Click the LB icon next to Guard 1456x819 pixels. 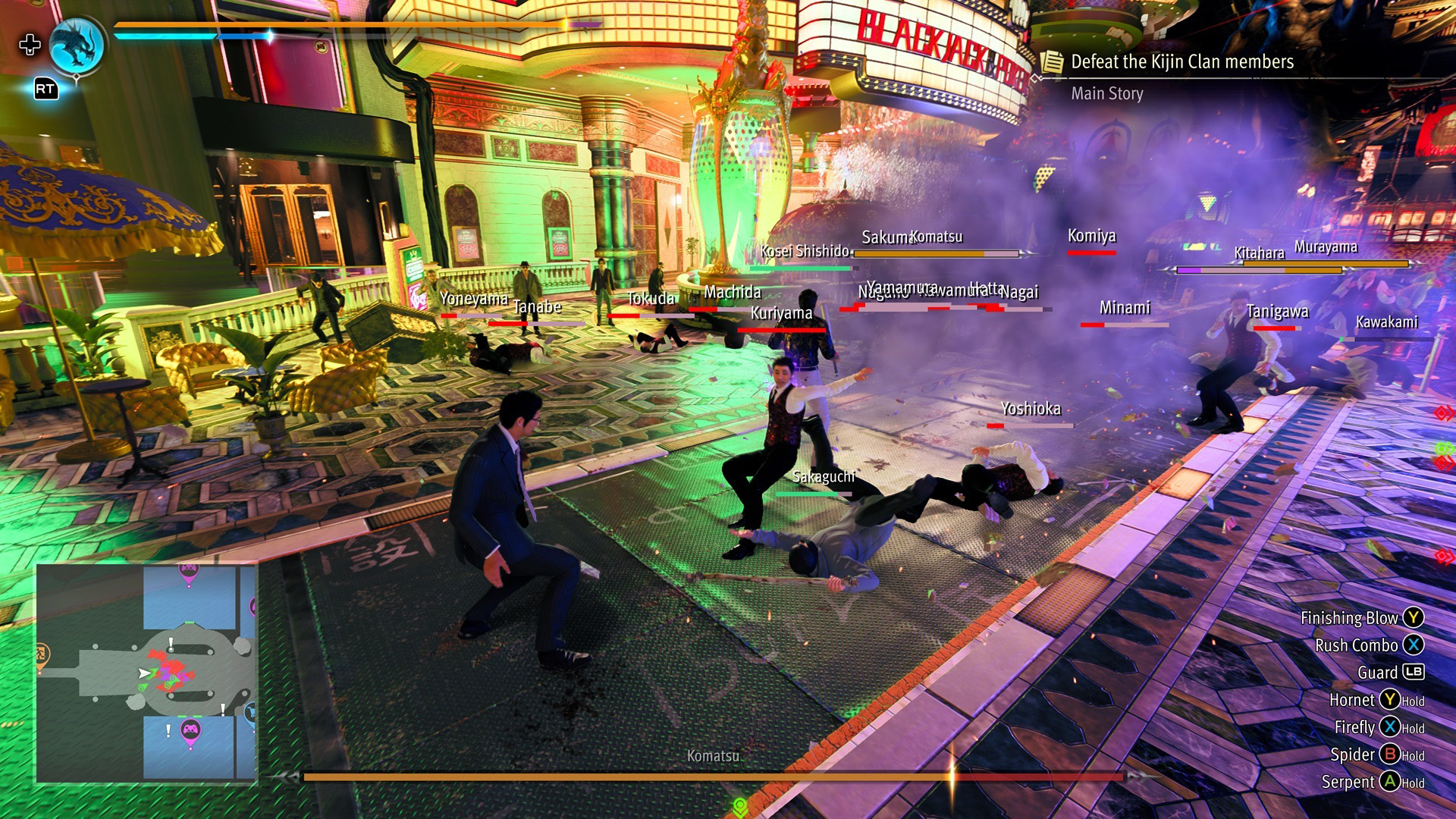click(x=1412, y=672)
